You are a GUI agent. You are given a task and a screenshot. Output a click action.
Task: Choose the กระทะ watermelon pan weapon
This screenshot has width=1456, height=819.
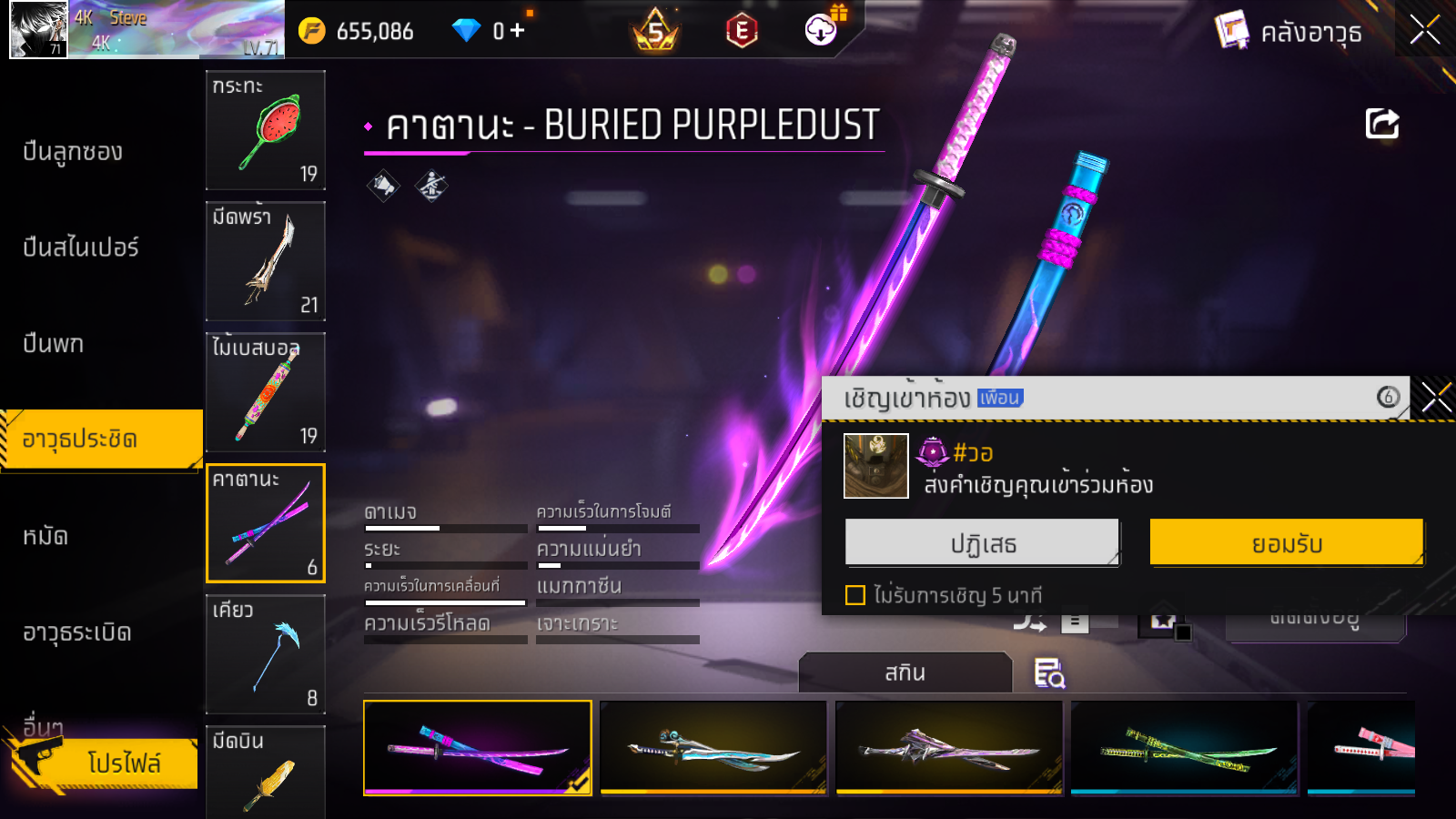point(266,130)
